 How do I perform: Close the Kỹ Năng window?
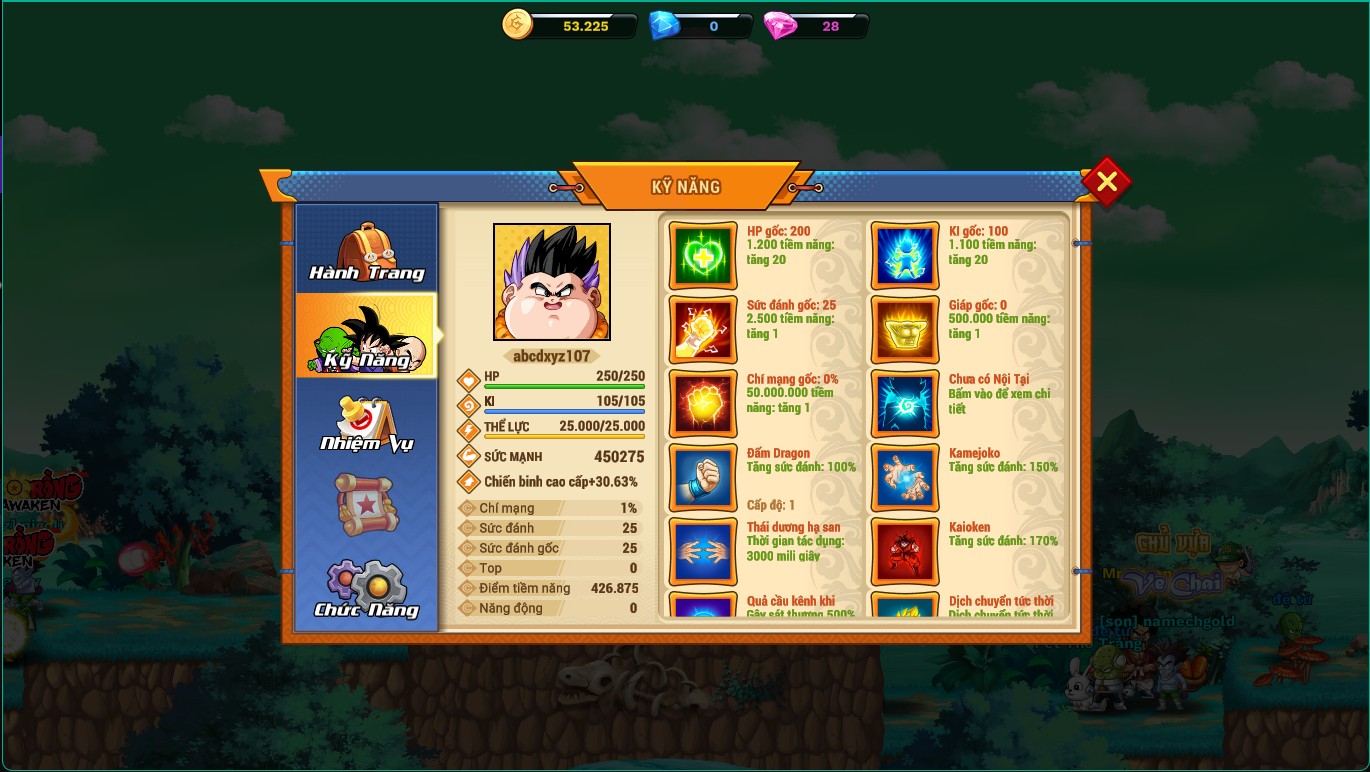pyautogui.click(x=1106, y=182)
